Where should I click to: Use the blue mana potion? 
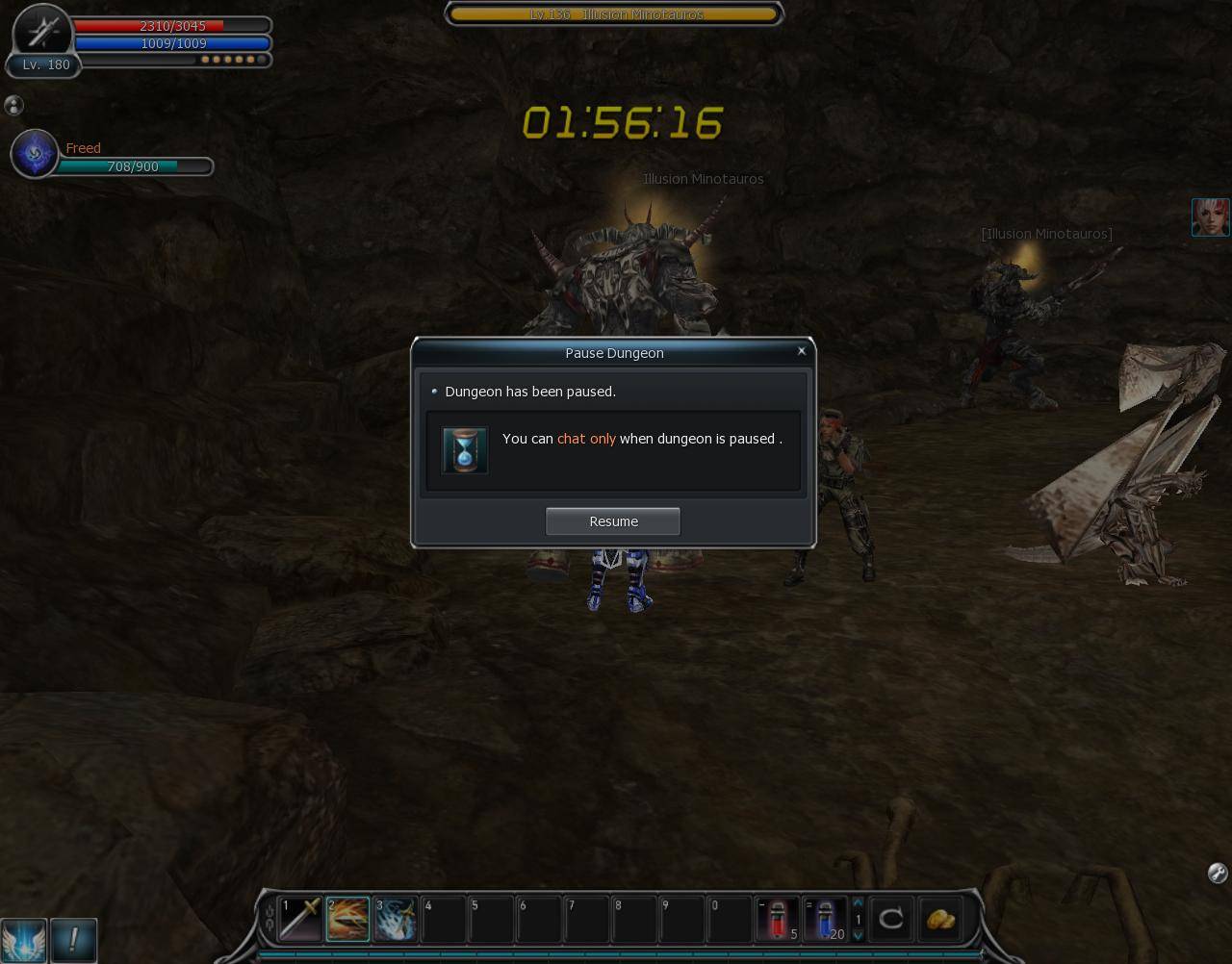point(825,919)
